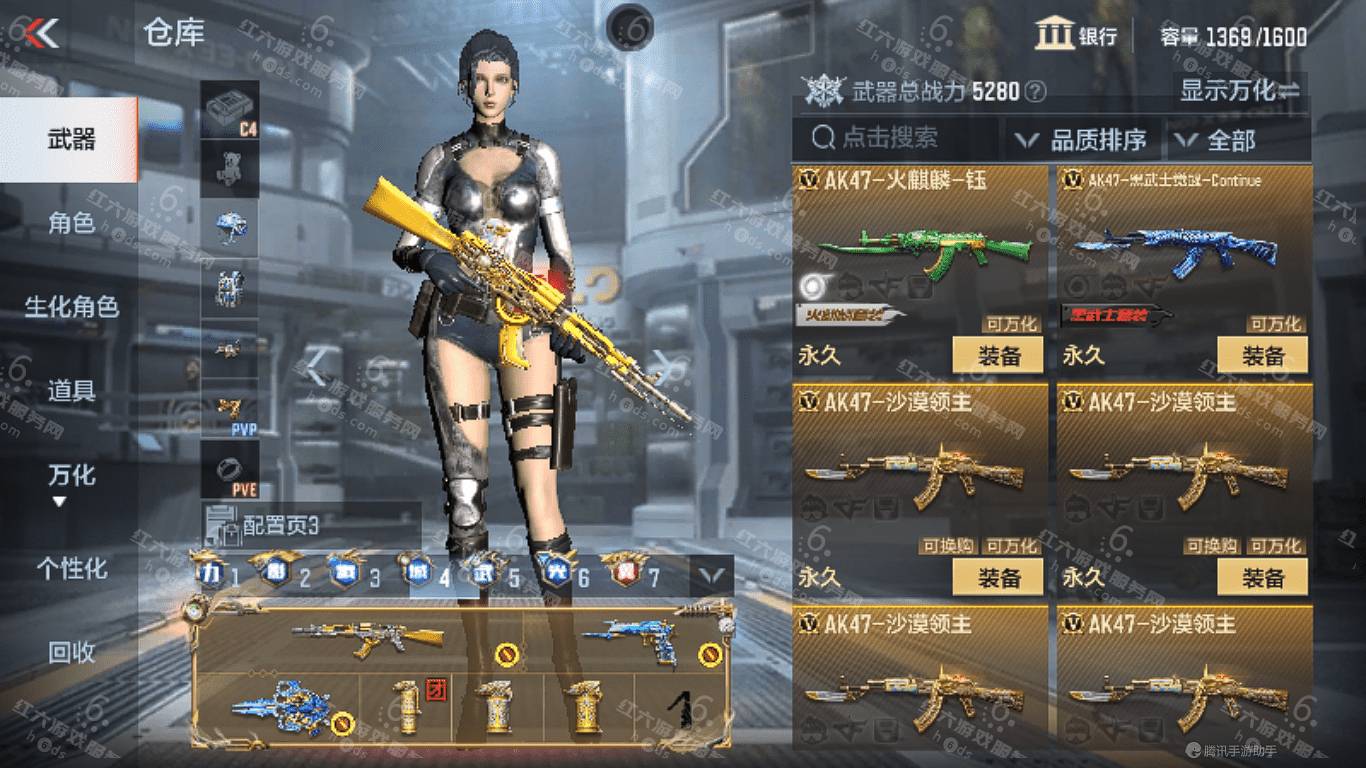Equip the AK47-火麒麟-钰 weapon
Screen dimensions: 1366x768
(997, 355)
